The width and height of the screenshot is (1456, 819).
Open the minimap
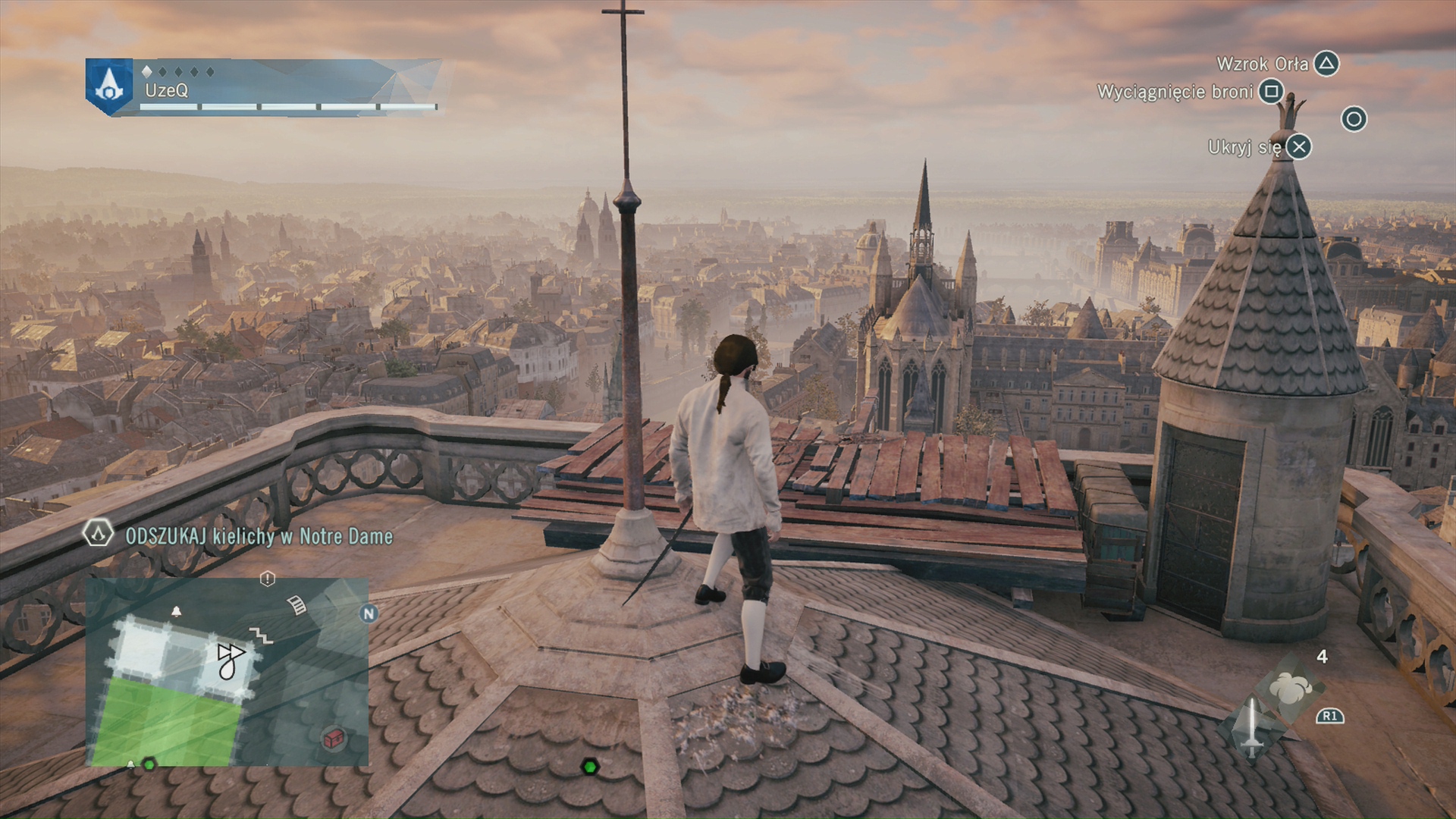pyautogui.click(x=227, y=672)
